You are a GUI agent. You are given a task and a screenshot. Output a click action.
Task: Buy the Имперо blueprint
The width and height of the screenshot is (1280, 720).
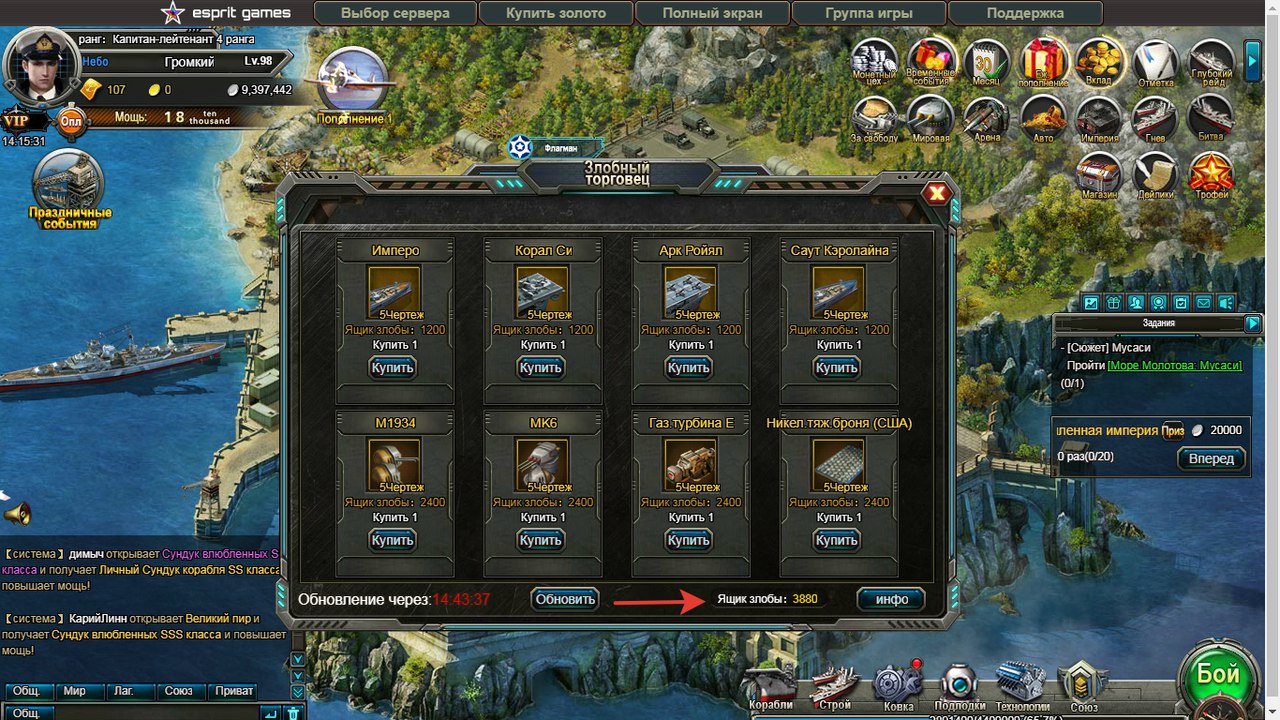[x=392, y=368]
